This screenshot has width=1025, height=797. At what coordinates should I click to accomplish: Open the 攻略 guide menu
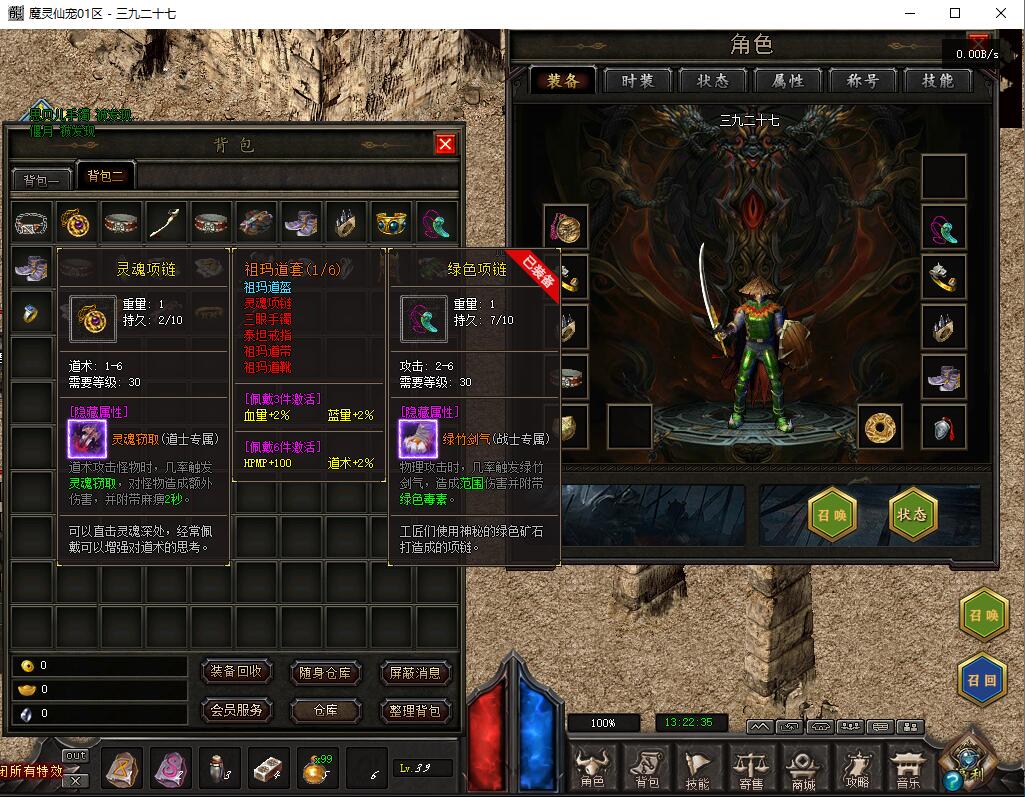856,769
